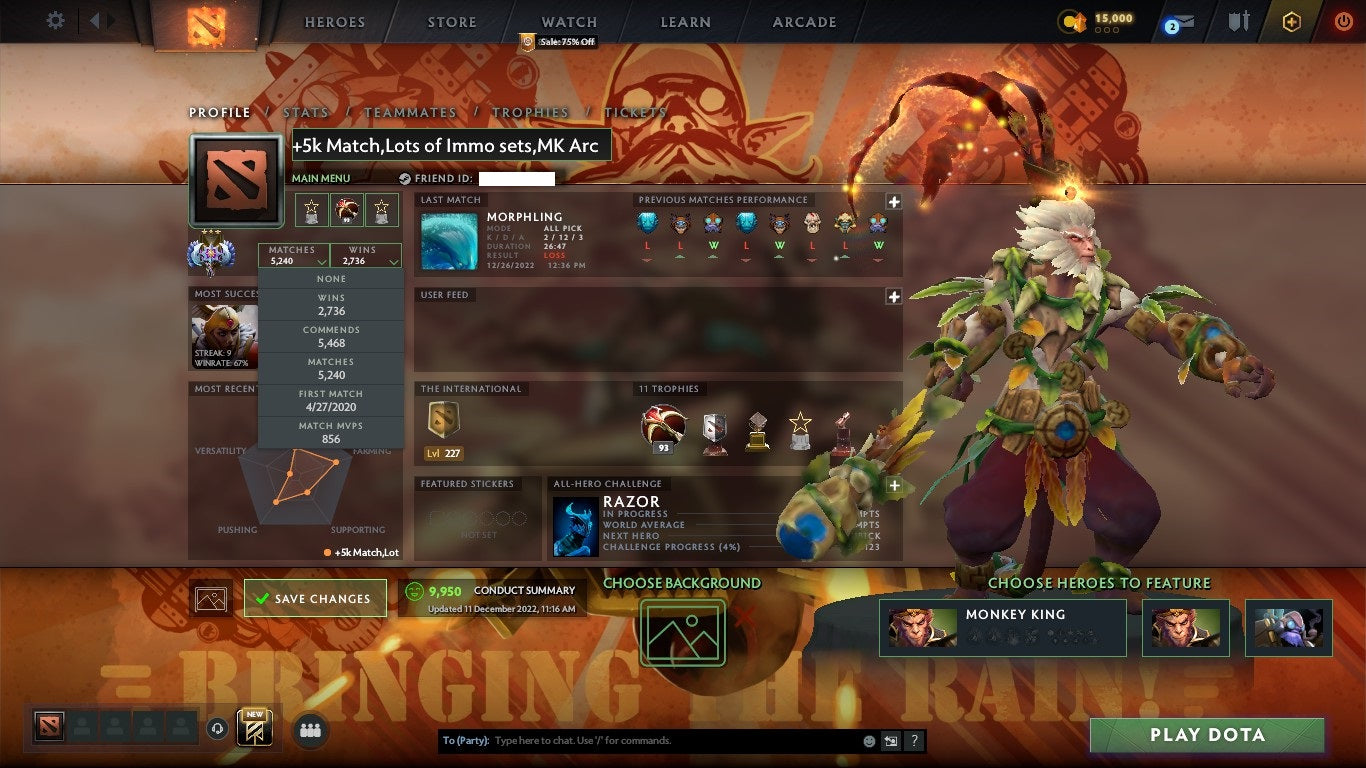Switch to the Stats tab
This screenshot has width=1366, height=768.
click(306, 113)
